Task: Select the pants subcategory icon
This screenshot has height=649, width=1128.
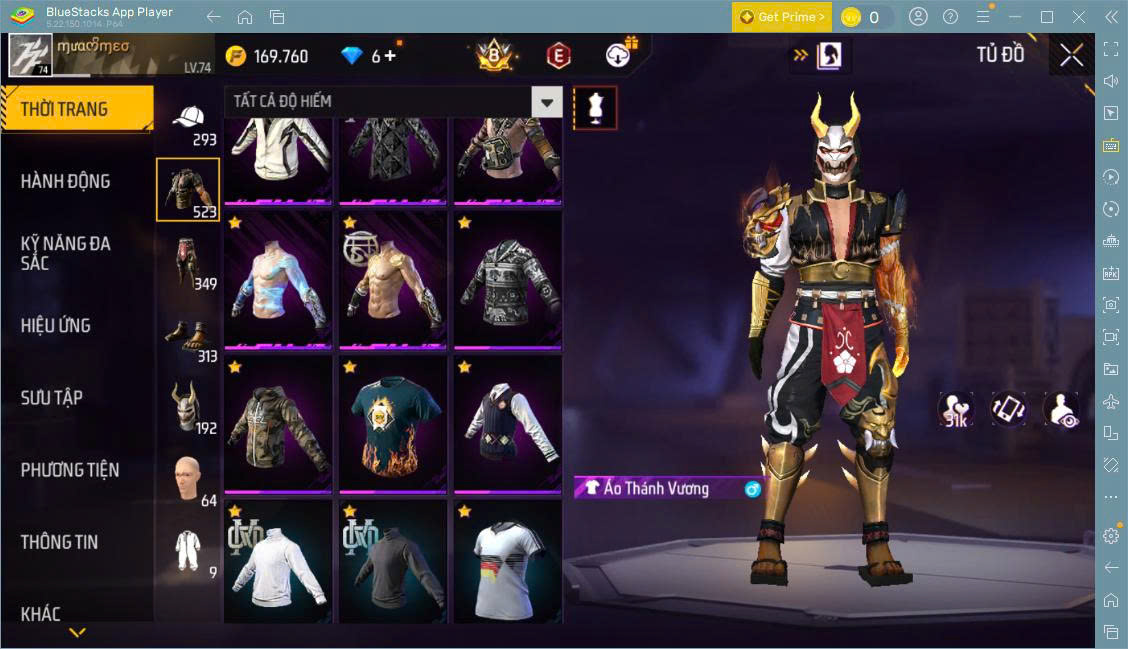Action: [188, 263]
